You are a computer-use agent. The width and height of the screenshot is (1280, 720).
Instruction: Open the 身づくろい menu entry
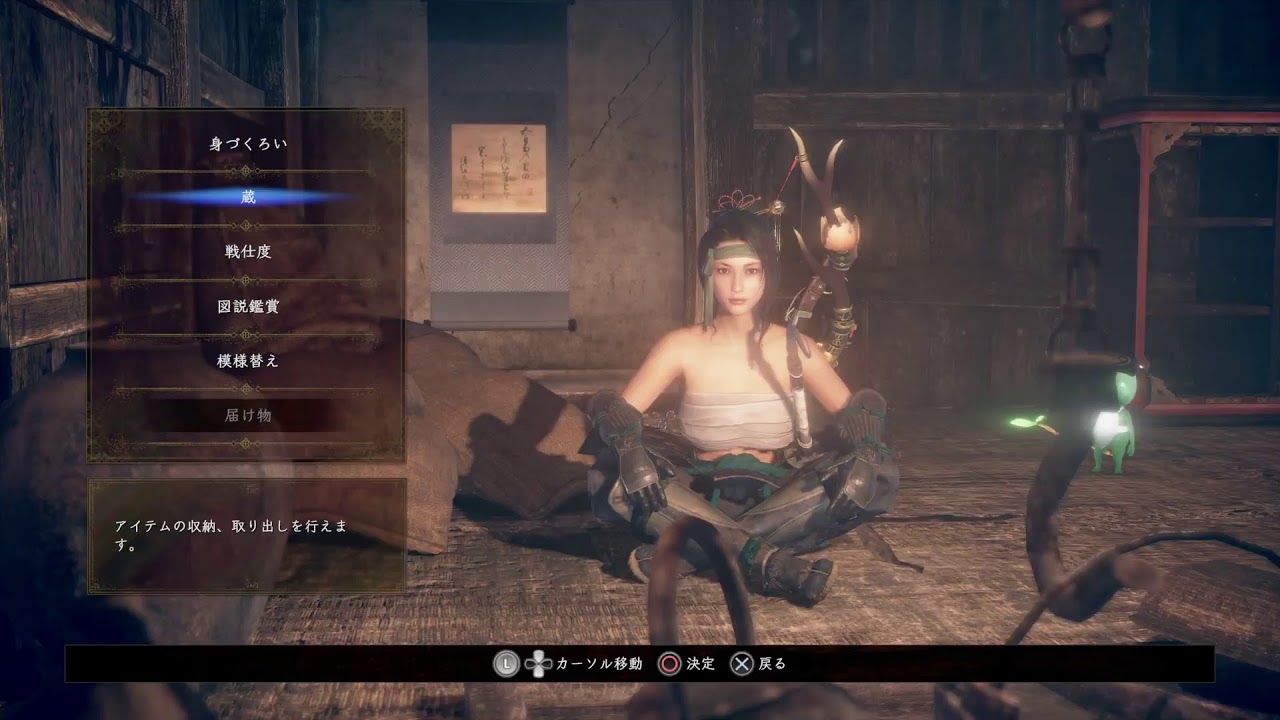tap(247, 144)
